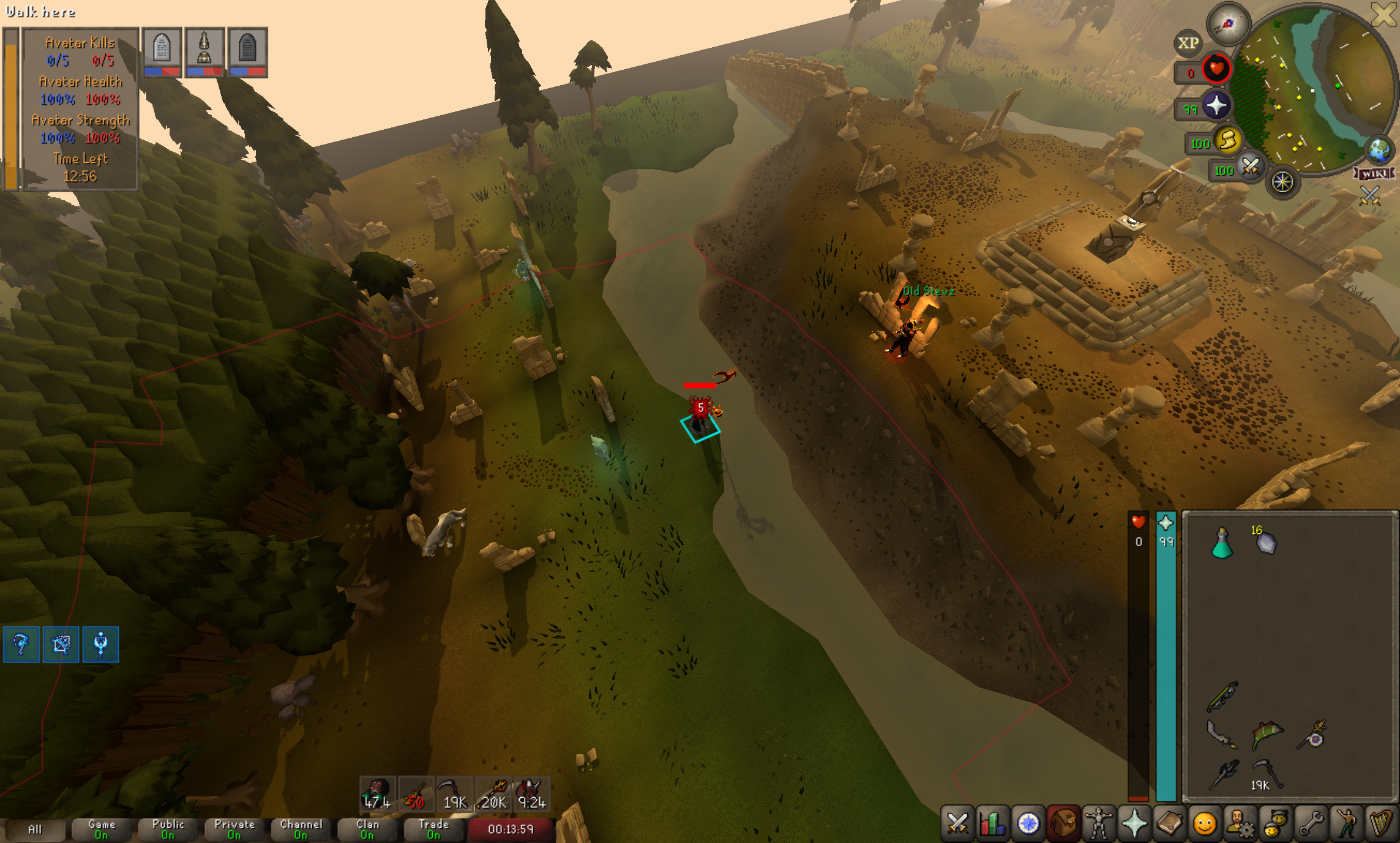Toggle run using the boot energy orb
The image size is (1400, 843).
[x=1227, y=141]
